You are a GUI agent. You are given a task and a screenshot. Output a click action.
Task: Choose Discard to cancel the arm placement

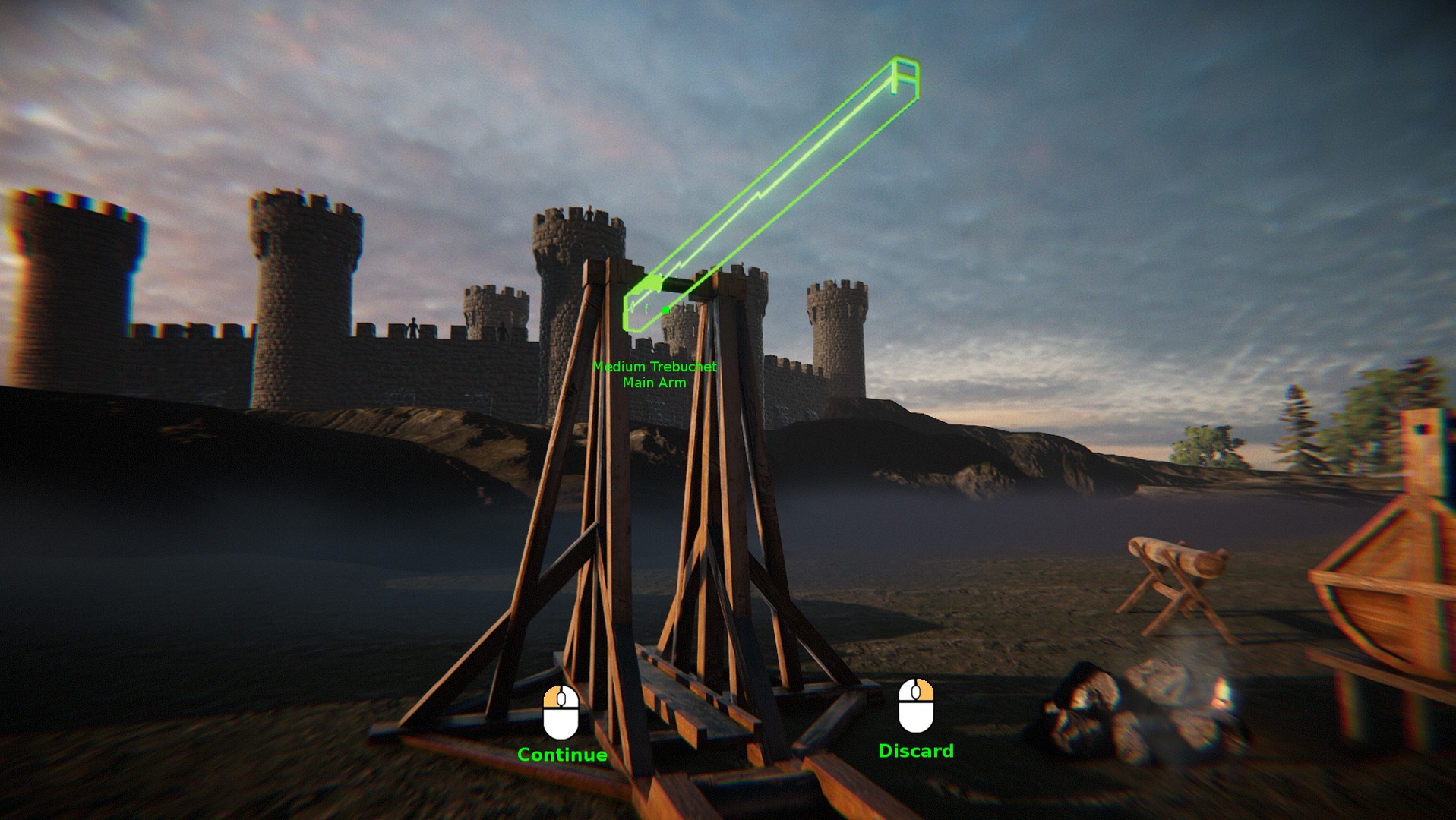[x=915, y=752]
